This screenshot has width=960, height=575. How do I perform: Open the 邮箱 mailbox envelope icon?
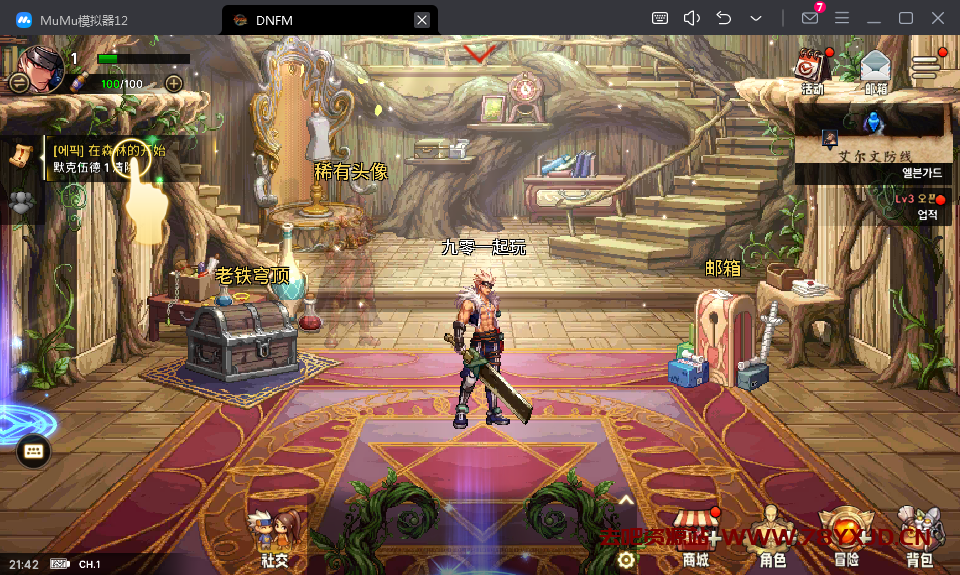pos(875,69)
